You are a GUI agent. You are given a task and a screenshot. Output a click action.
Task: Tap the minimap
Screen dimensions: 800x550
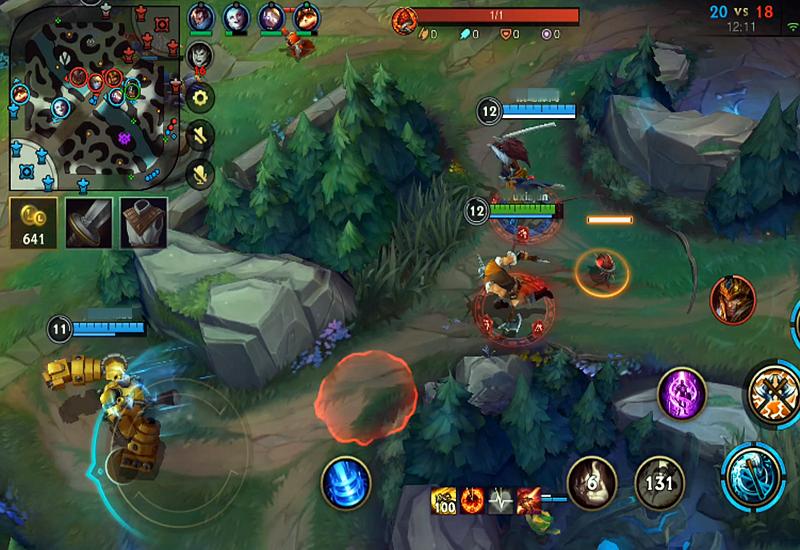coord(95,98)
